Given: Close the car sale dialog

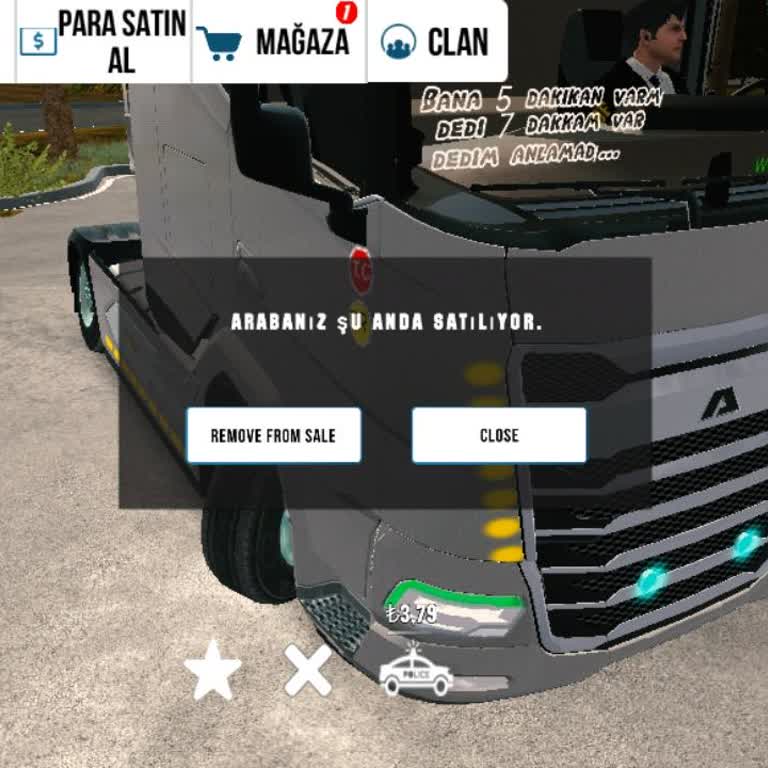Looking at the screenshot, I should [499, 435].
